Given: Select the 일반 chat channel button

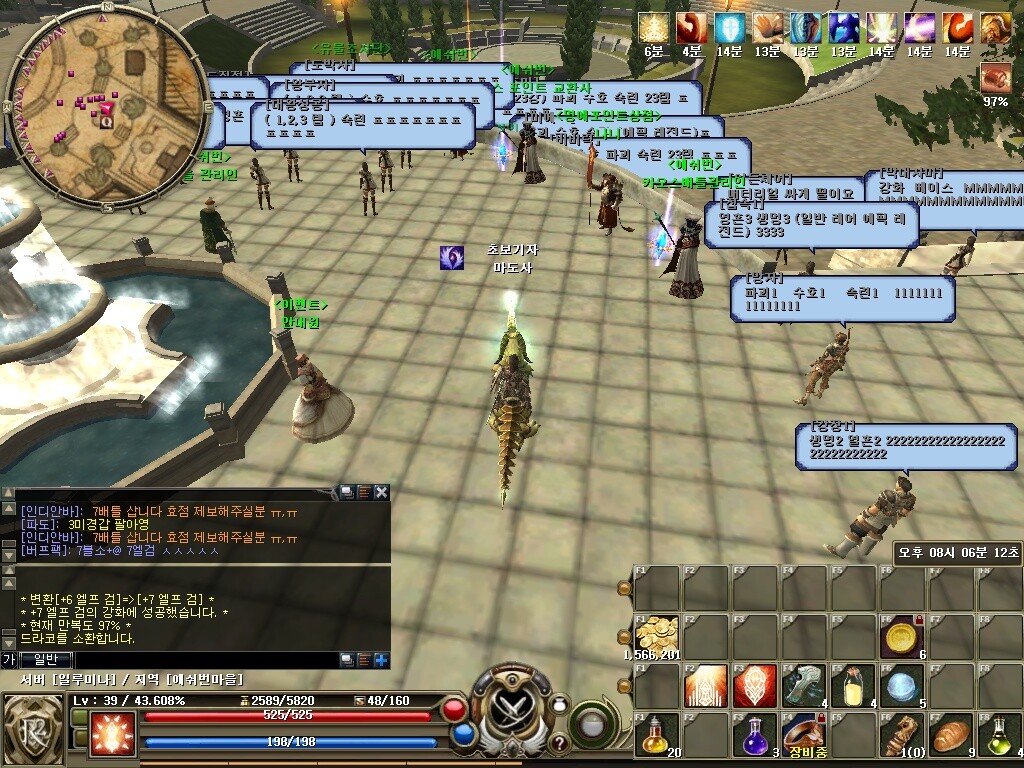Looking at the screenshot, I should tap(46, 659).
